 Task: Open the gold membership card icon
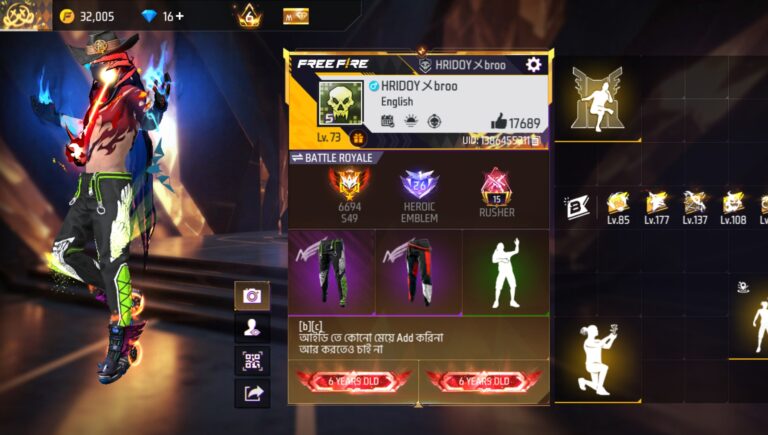(x=296, y=16)
